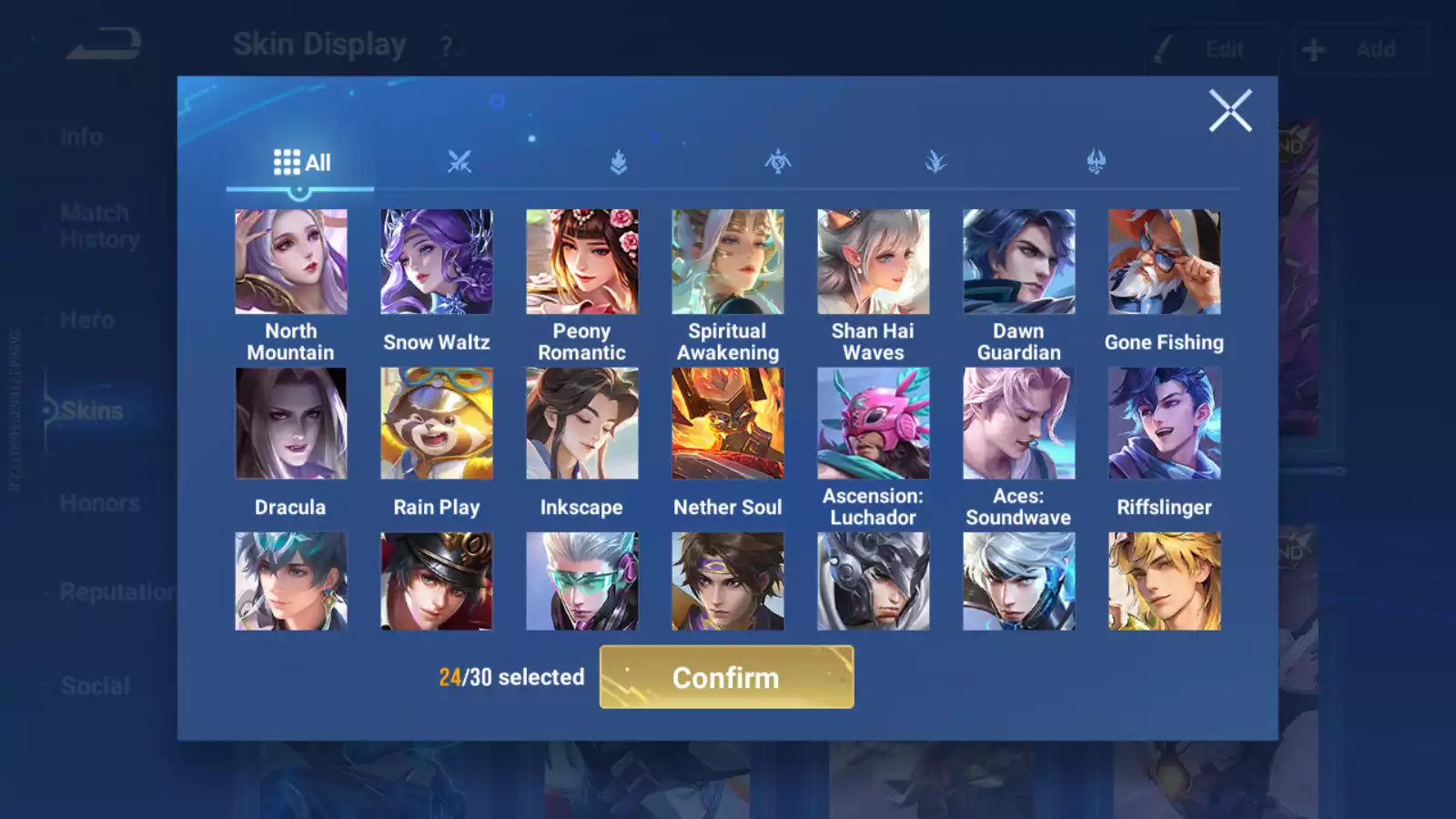
Task: Toggle selection of the Snow Waltz skin
Action: tap(437, 261)
